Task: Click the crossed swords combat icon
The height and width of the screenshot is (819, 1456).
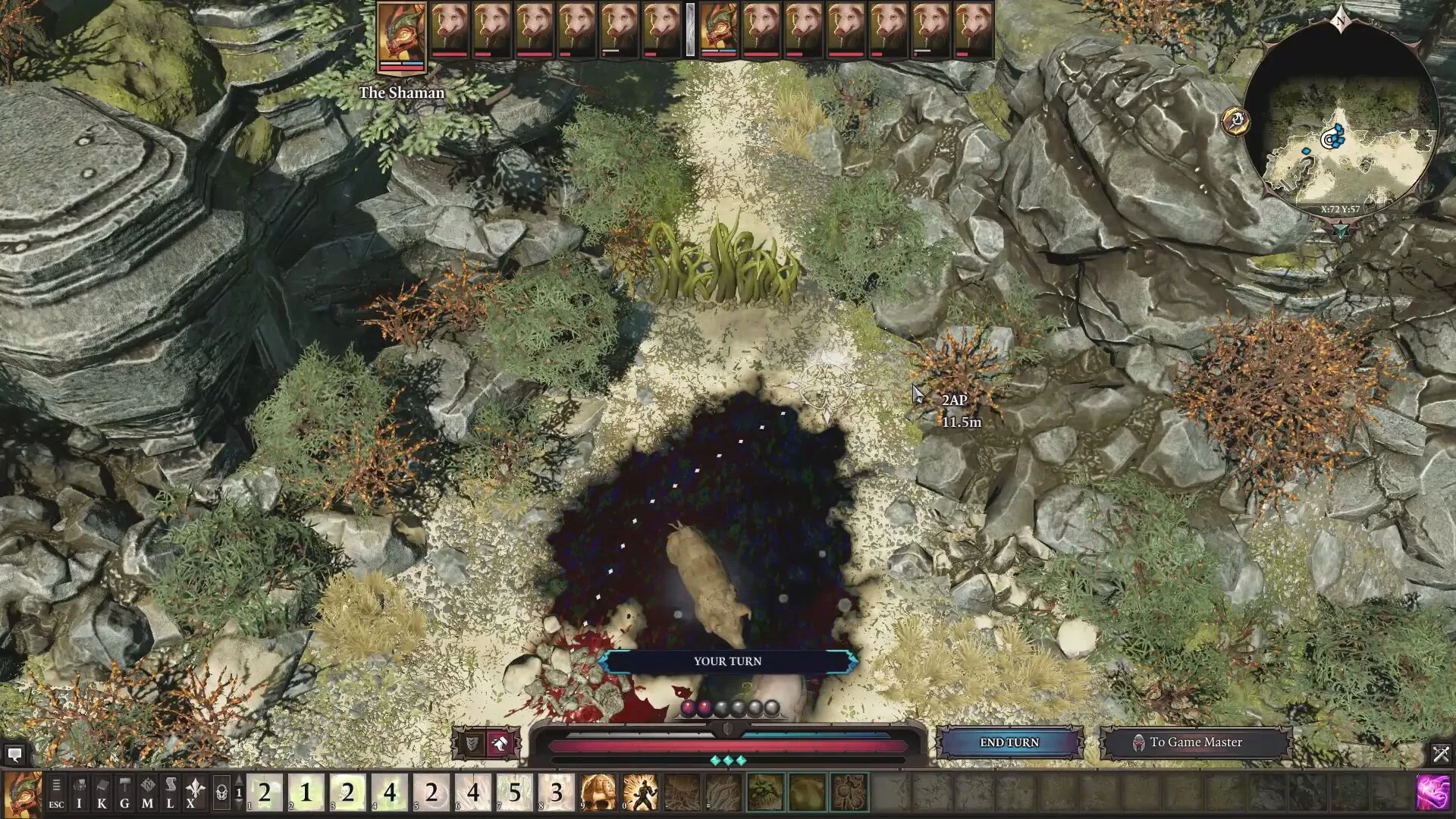Action: 1440,754
